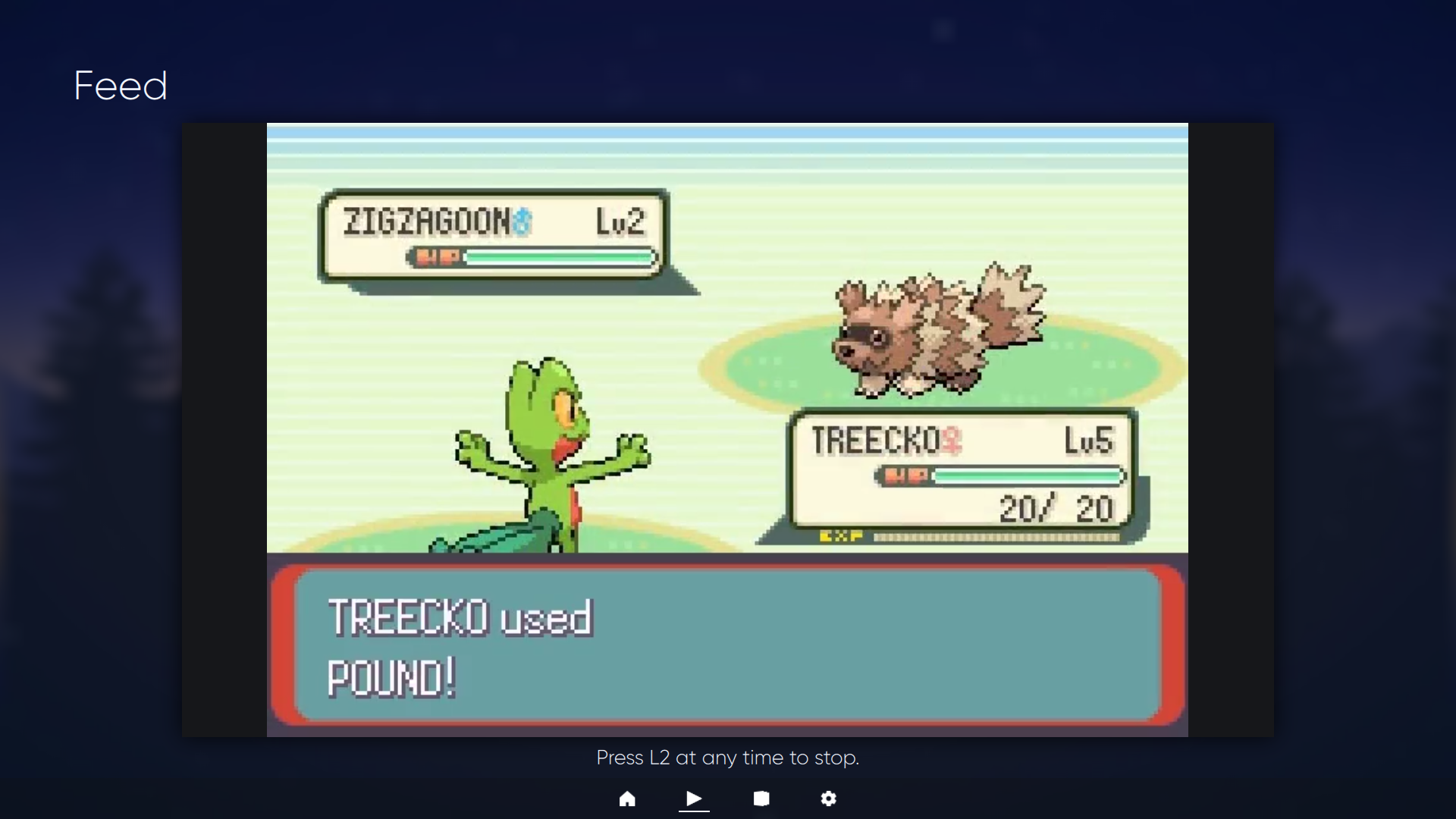Switch to the currently active Play tab
The width and height of the screenshot is (1456, 819).
(x=694, y=799)
